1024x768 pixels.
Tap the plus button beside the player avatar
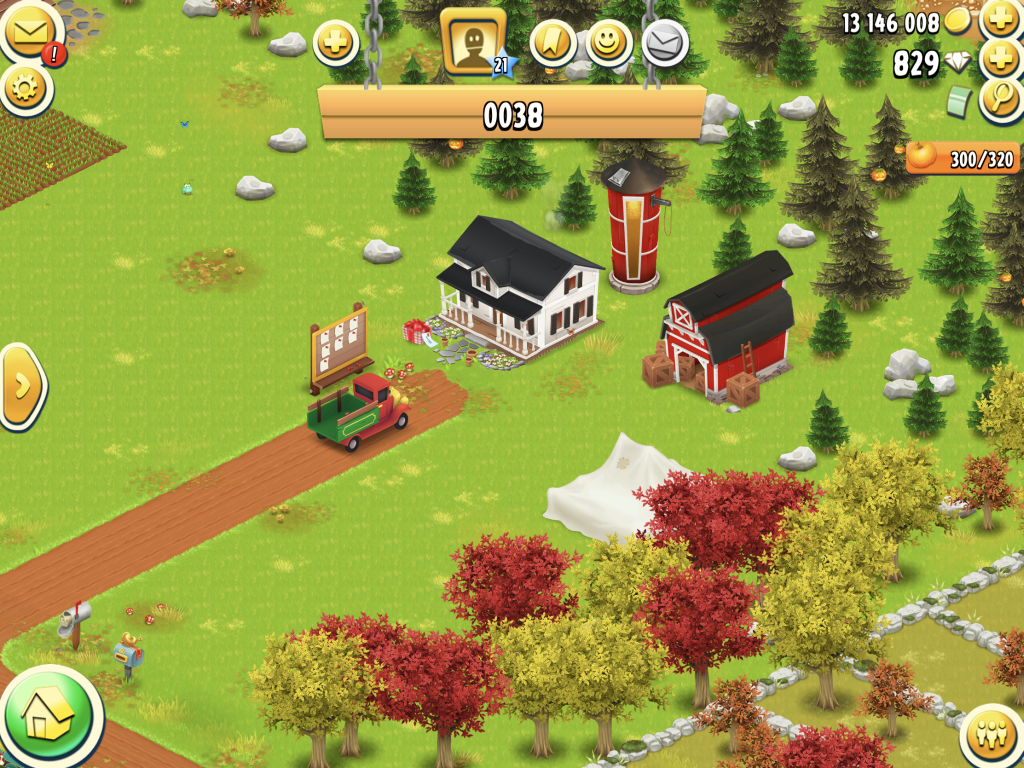click(x=335, y=43)
